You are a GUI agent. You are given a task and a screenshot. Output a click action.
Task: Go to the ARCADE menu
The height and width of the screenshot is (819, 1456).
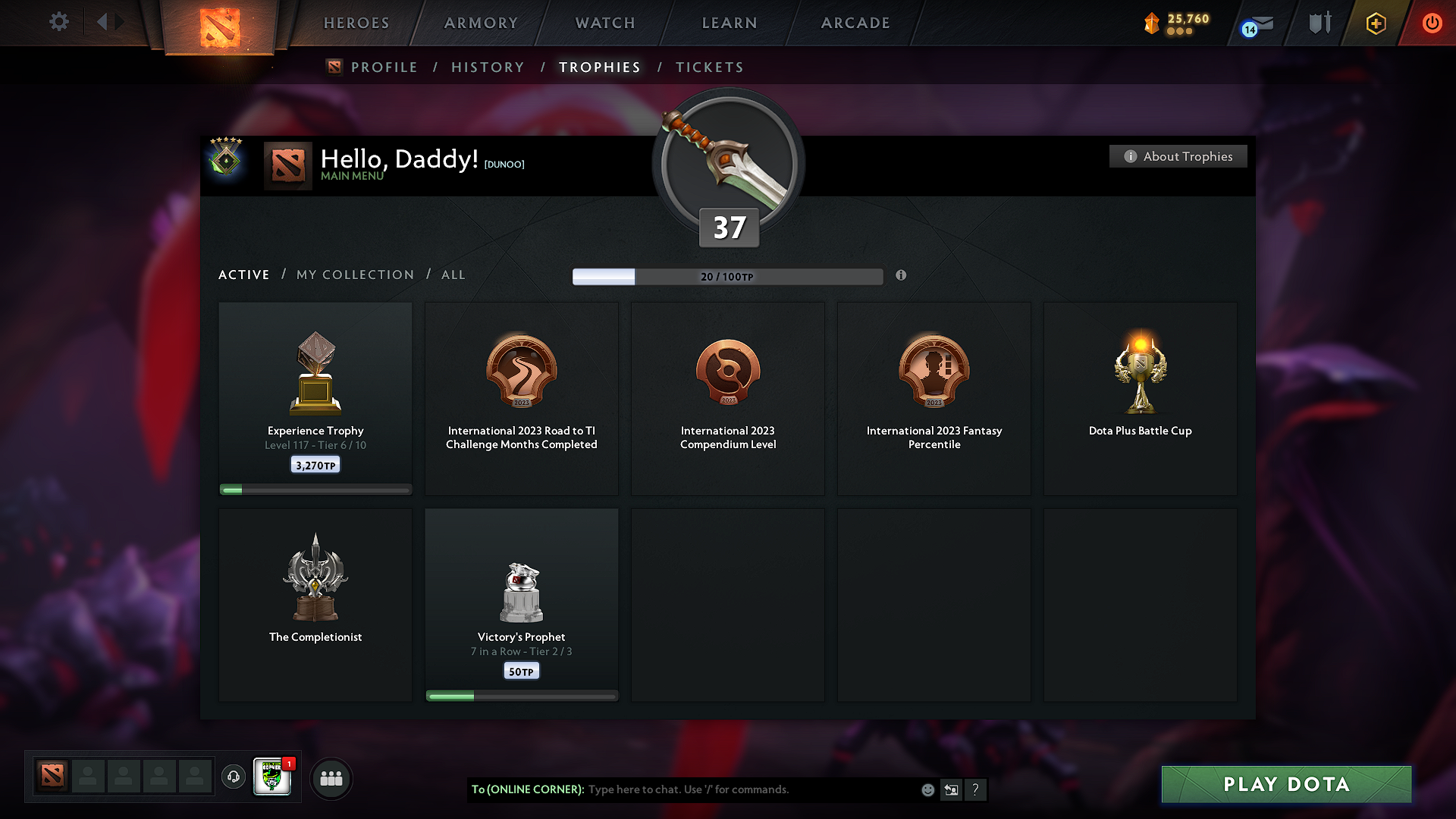coord(855,23)
